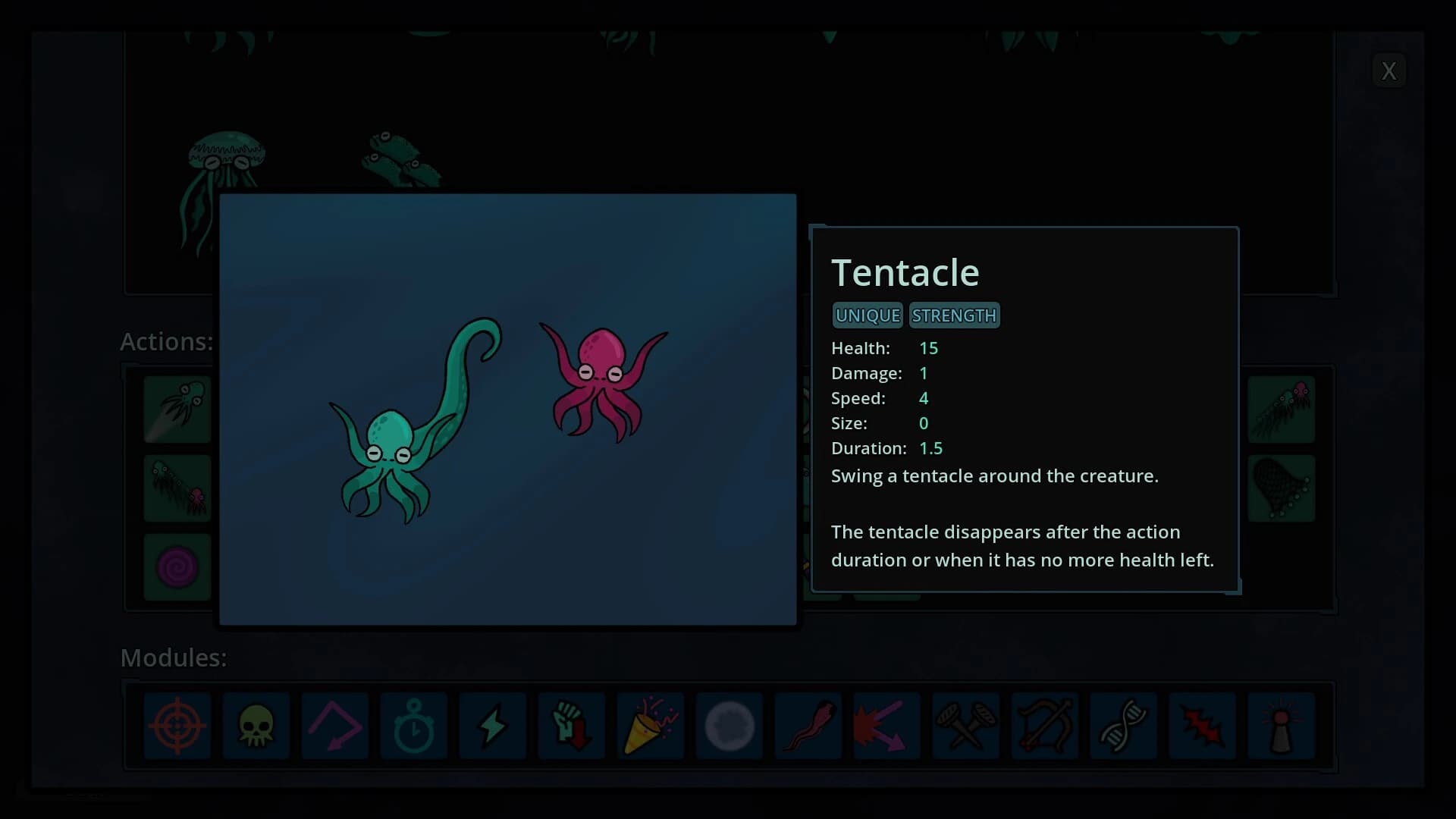Close the Tentacle info popup
The image size is (1456, 819).
(x=1389, y=71)
